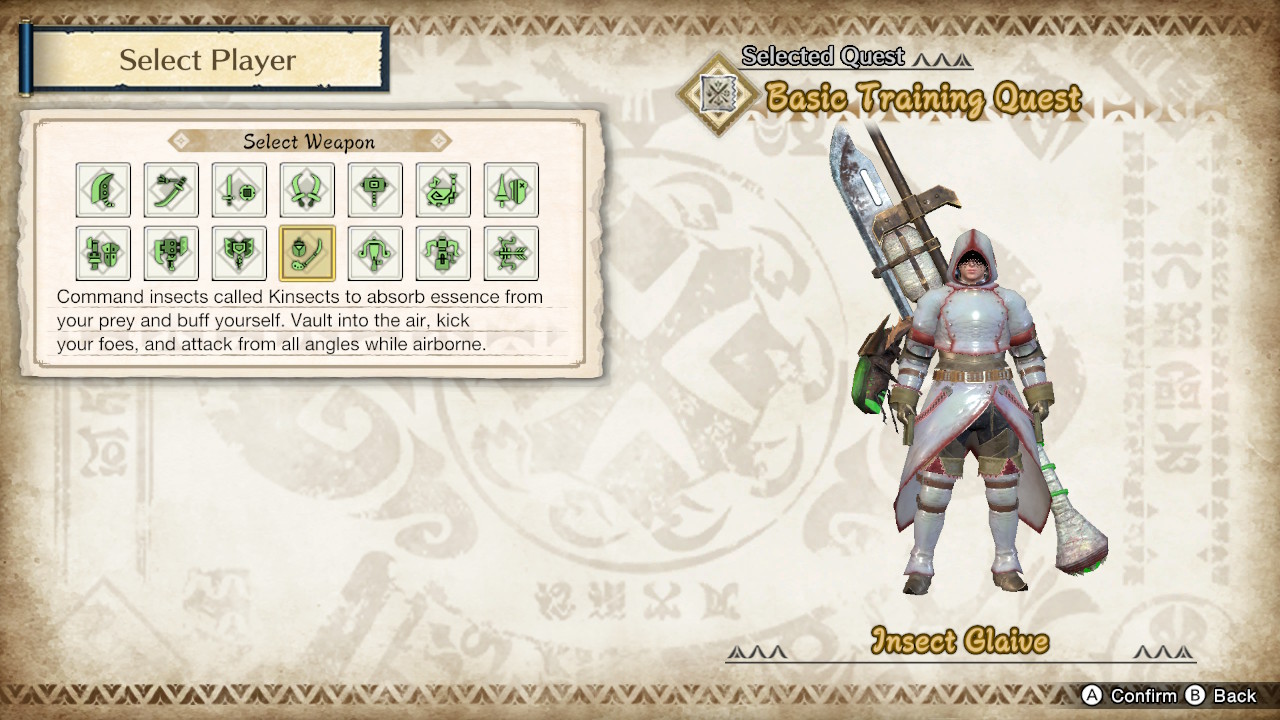The height and width of the screenshot is (720, 1280).
Task: Pick the Light Bowgun icon
Action: [375, 253]
